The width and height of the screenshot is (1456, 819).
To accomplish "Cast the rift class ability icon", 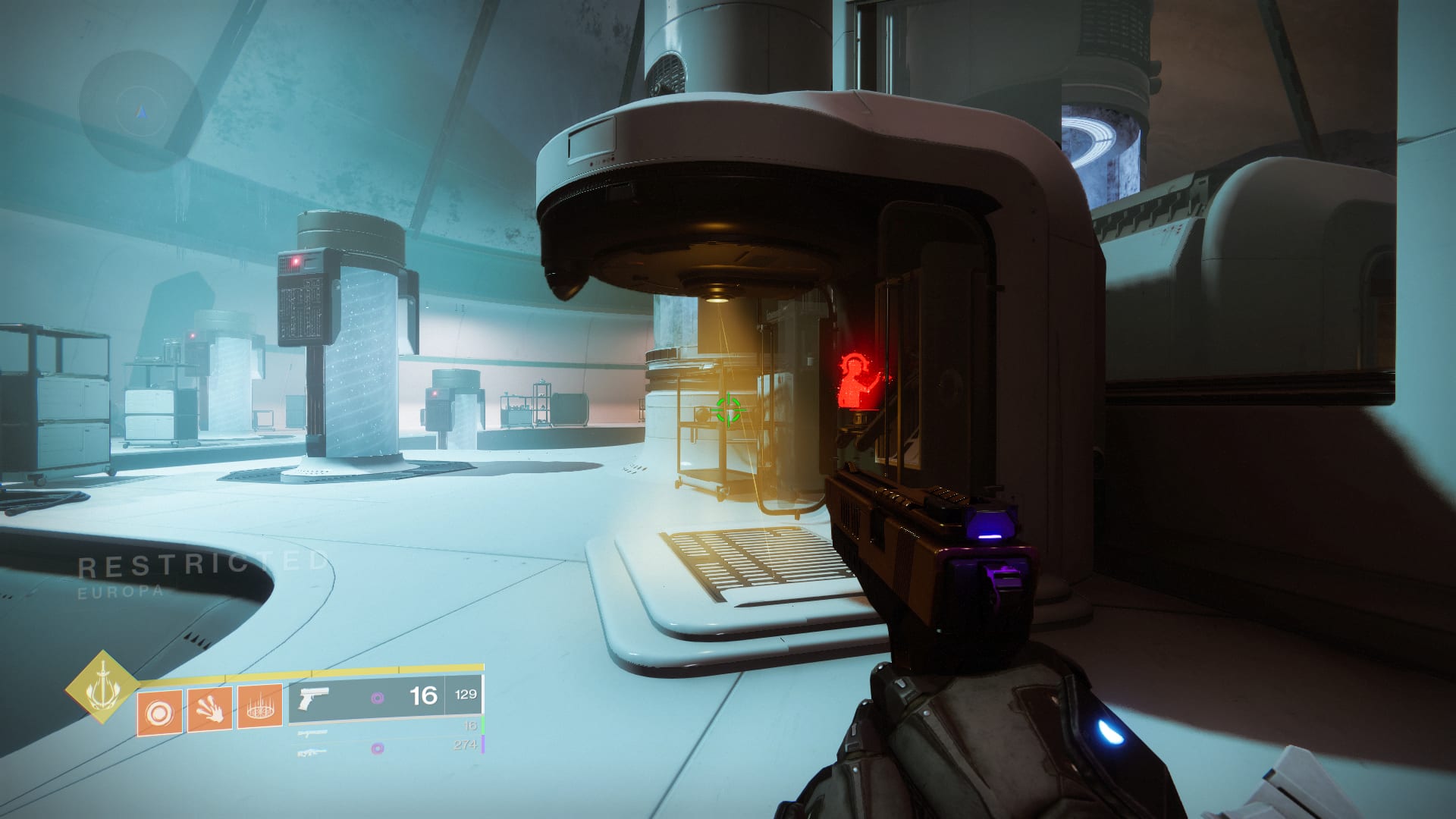I will [260, 707].
